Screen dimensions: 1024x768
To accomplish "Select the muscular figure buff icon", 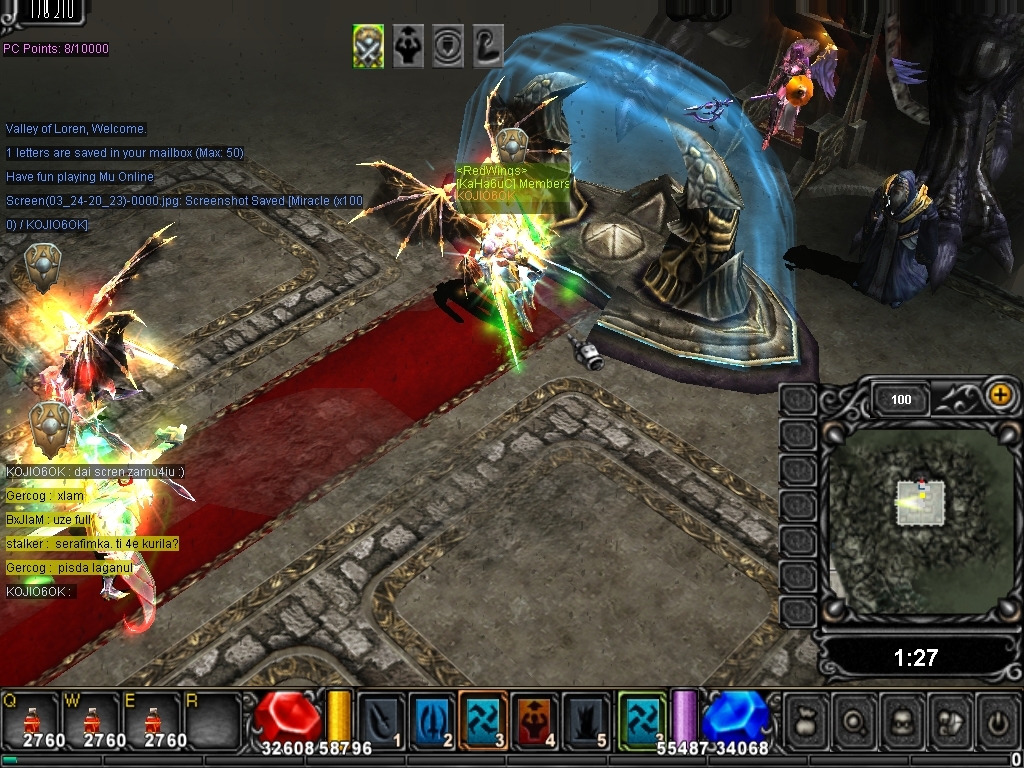I will [x=408, y=46].
